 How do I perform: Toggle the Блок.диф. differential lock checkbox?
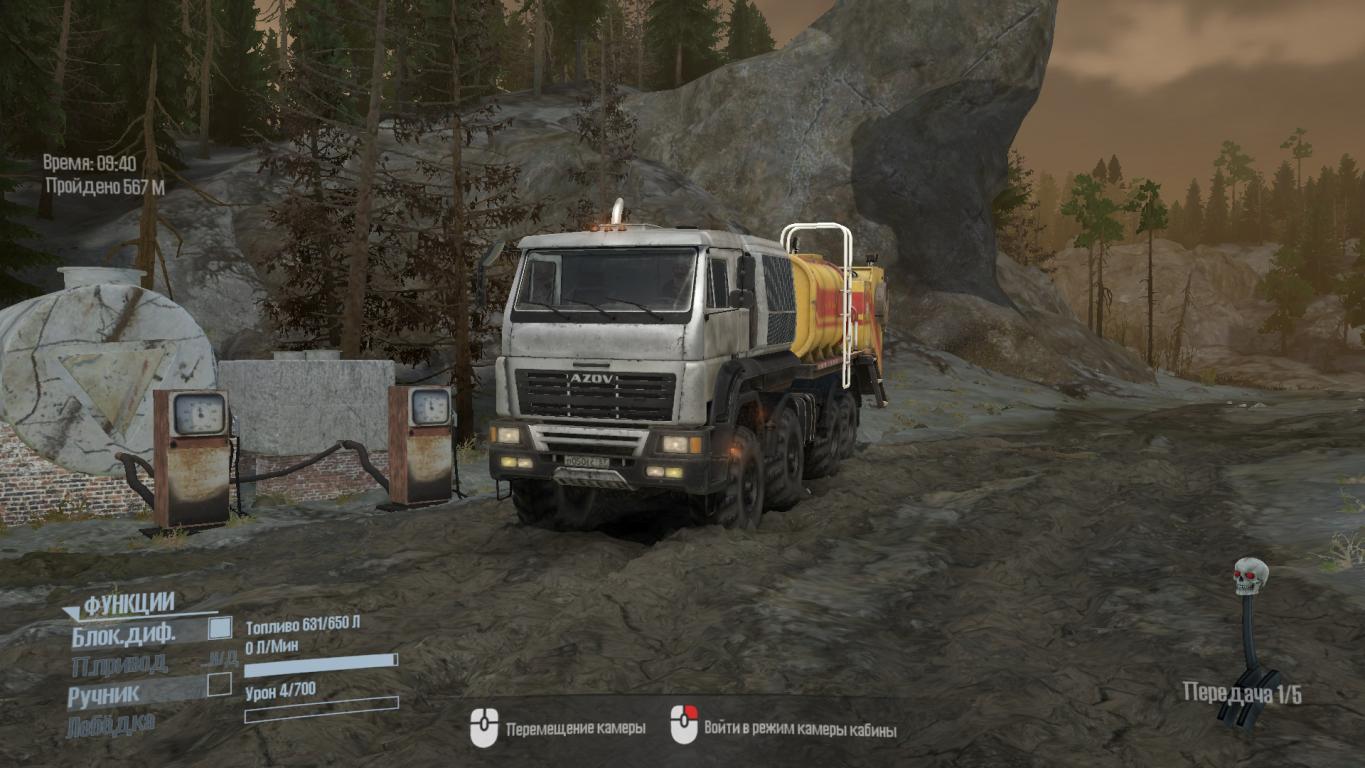point(219,629)
